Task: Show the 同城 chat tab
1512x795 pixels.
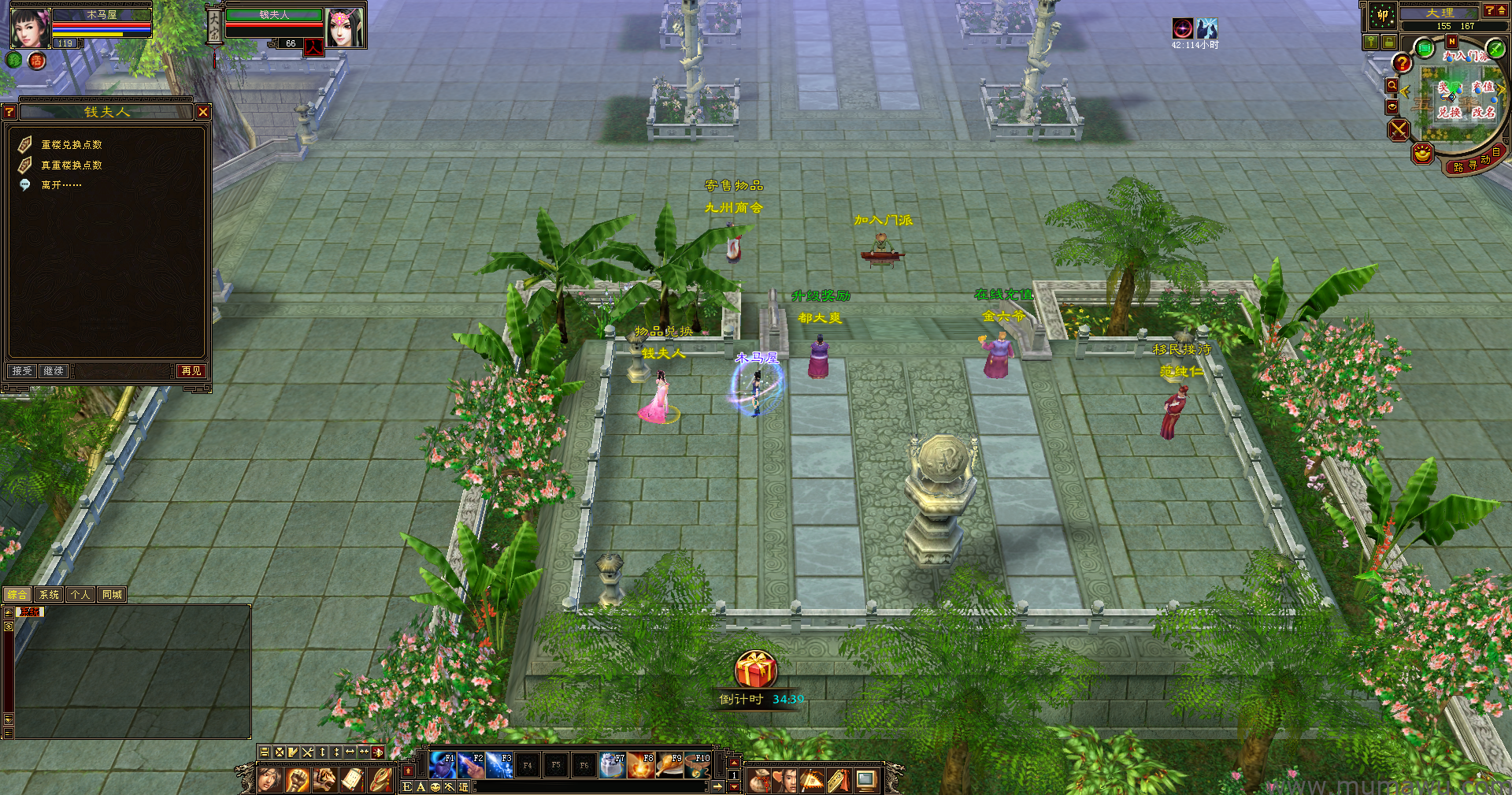Action: click(x=112, y=595)
